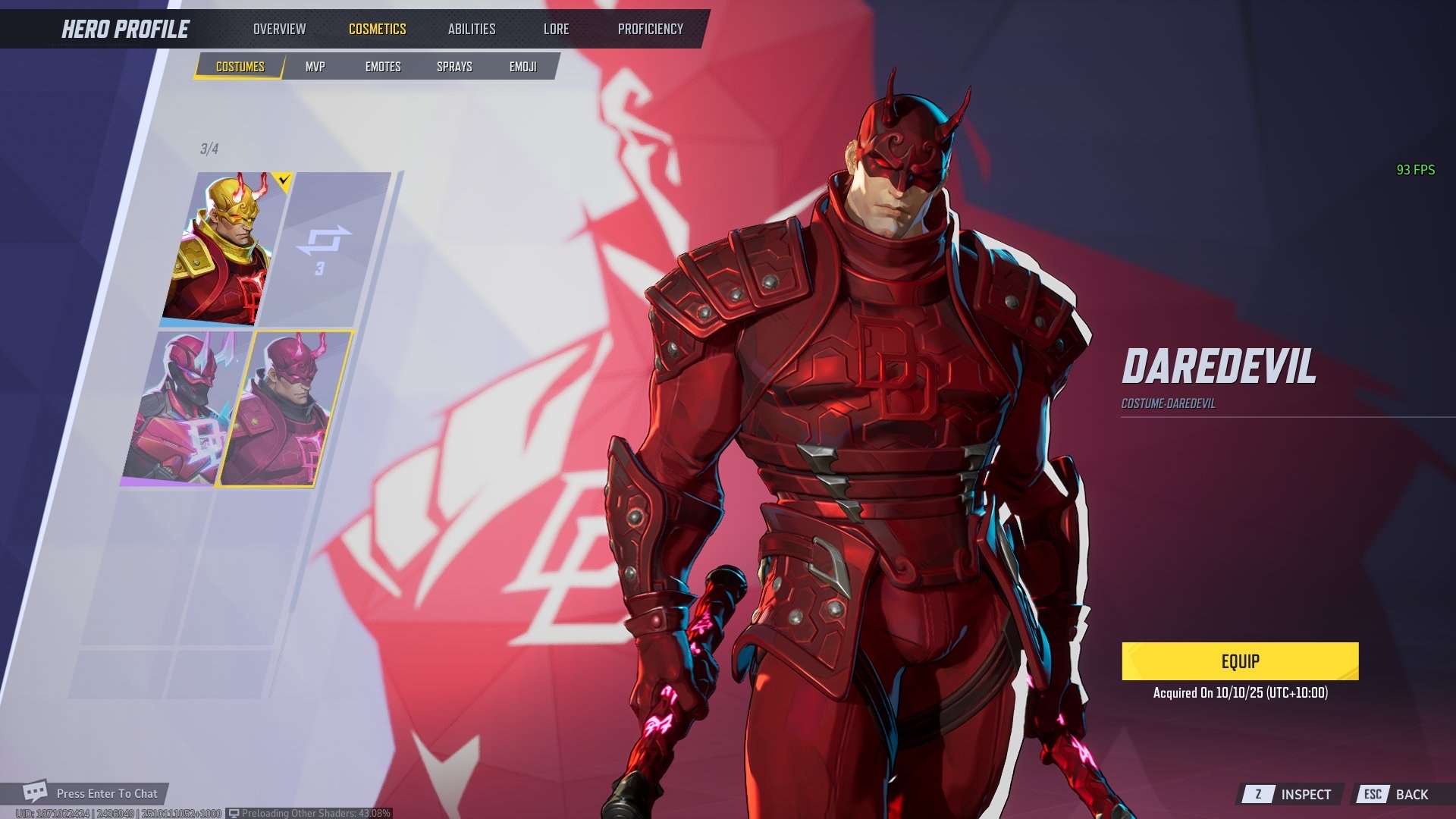The image size is (1456, 819).
Task: Open the Cosmetics tab
Action: (x=377, y=29)
